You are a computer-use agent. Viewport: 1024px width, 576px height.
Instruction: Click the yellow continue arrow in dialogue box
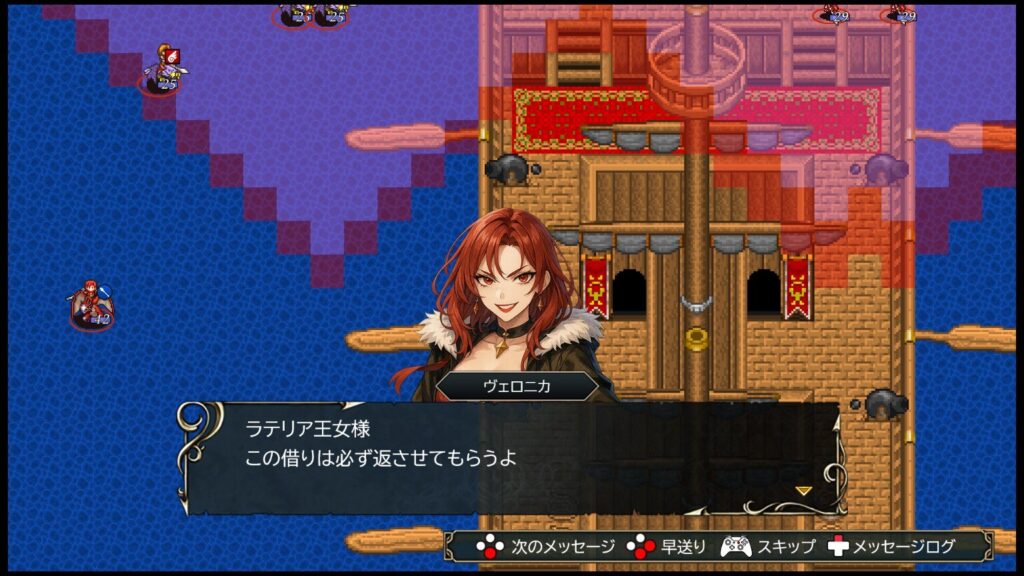click(803, 490)
